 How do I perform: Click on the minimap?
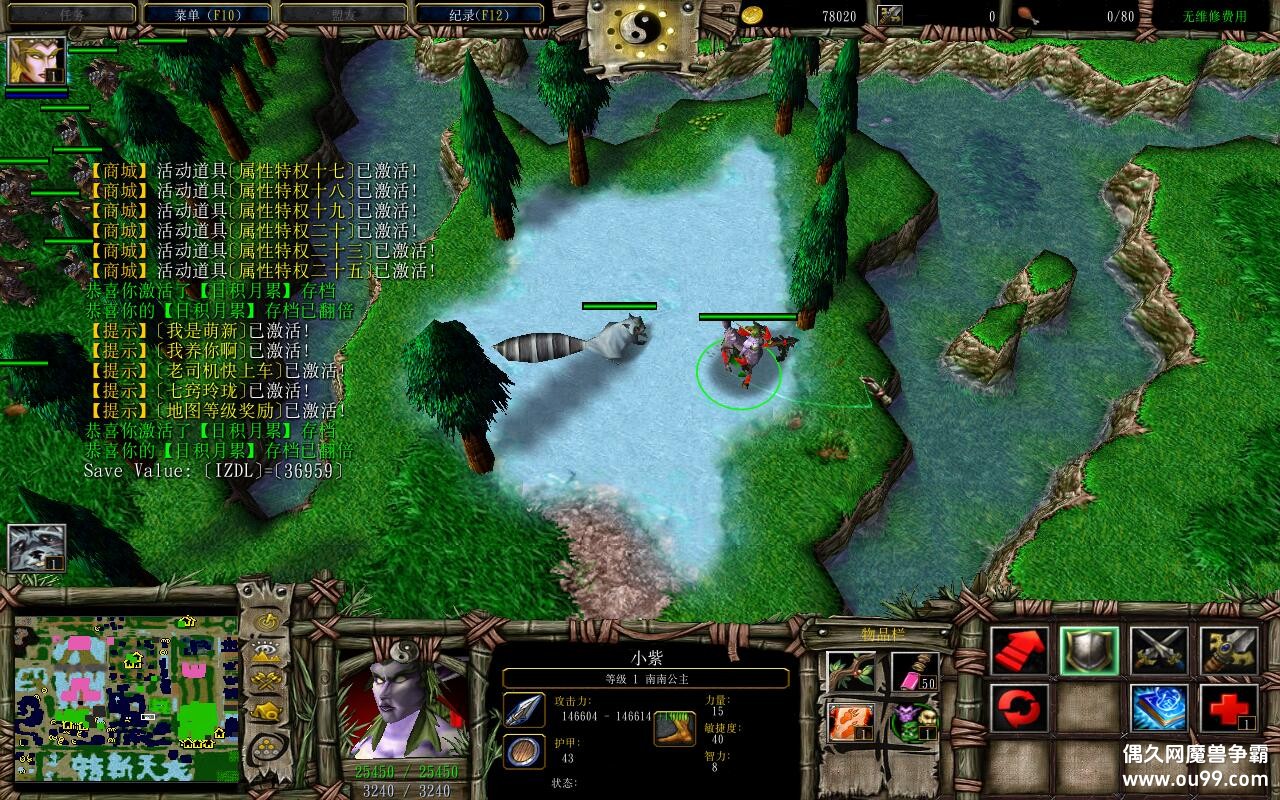[x=126, y=698]
